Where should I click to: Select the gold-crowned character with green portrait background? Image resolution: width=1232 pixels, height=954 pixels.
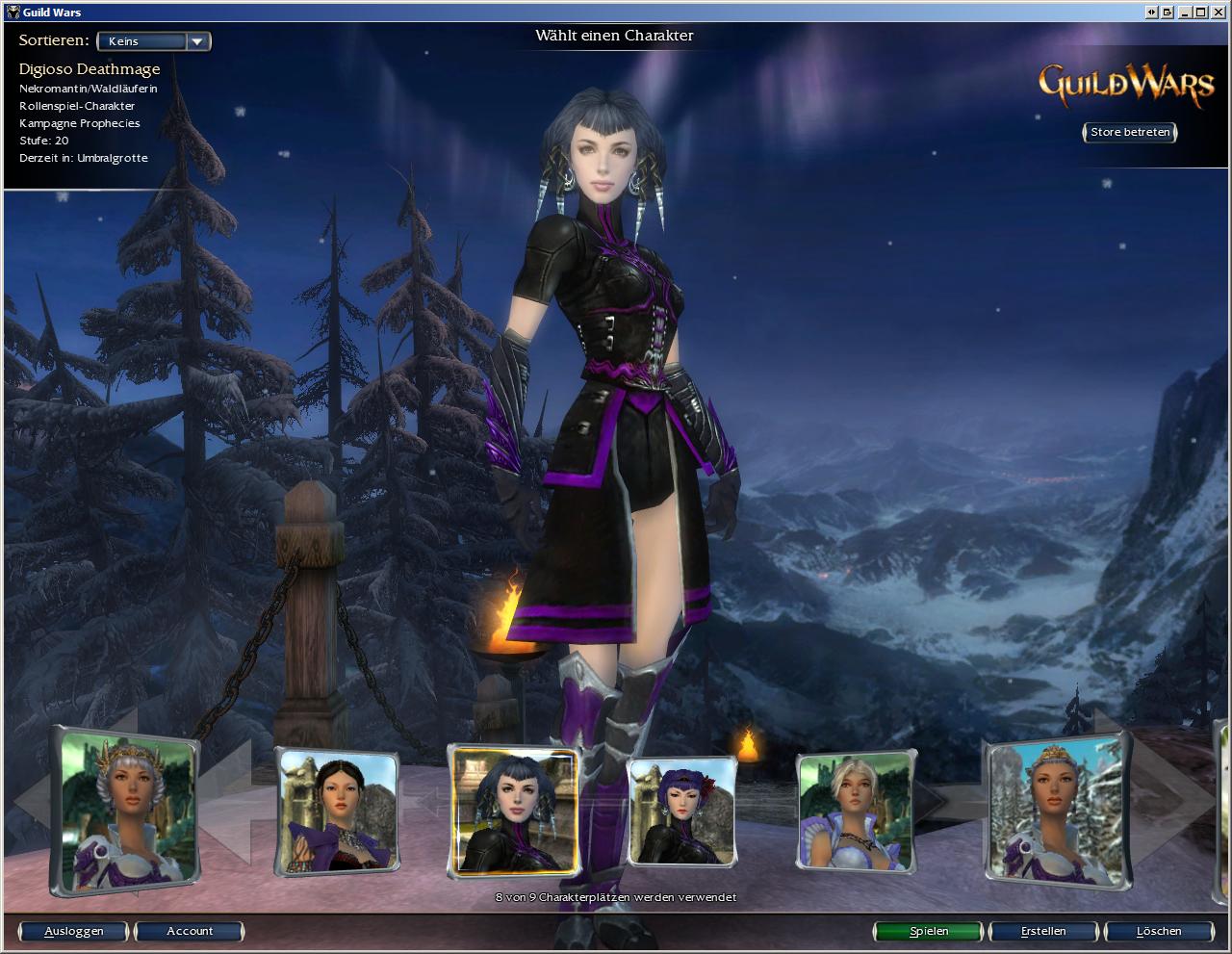pyautogui.click(x=128, y=812)
